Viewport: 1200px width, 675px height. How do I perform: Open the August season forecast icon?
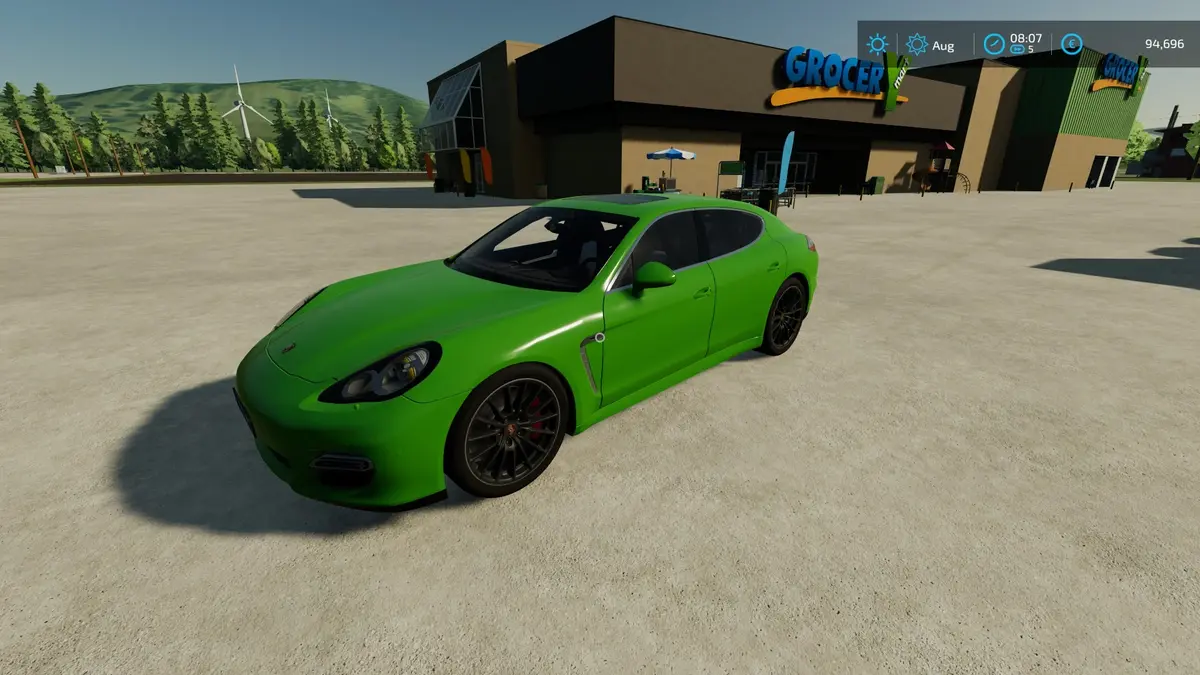click(916, 44)
